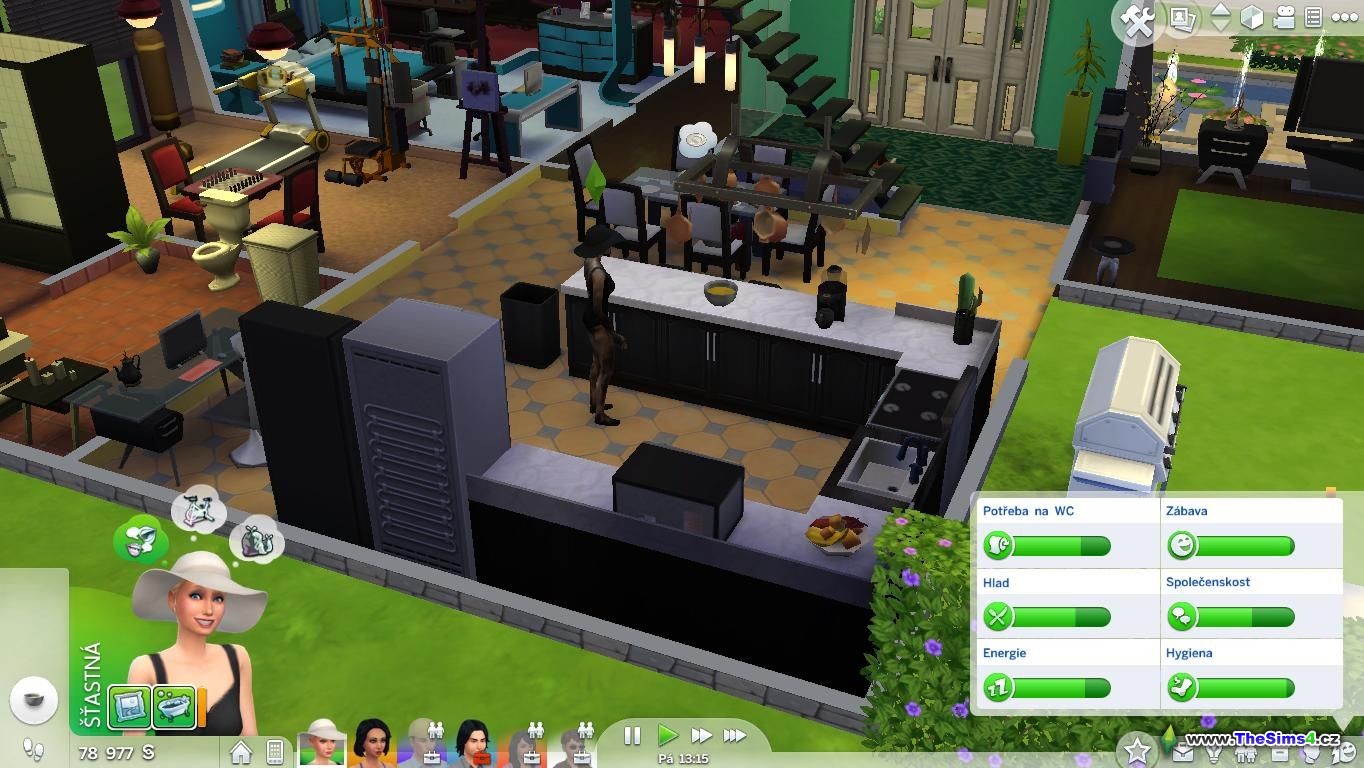1364x768 pixels.
Task: Set game speed to fast forward
Action: (x=701, y=736)
